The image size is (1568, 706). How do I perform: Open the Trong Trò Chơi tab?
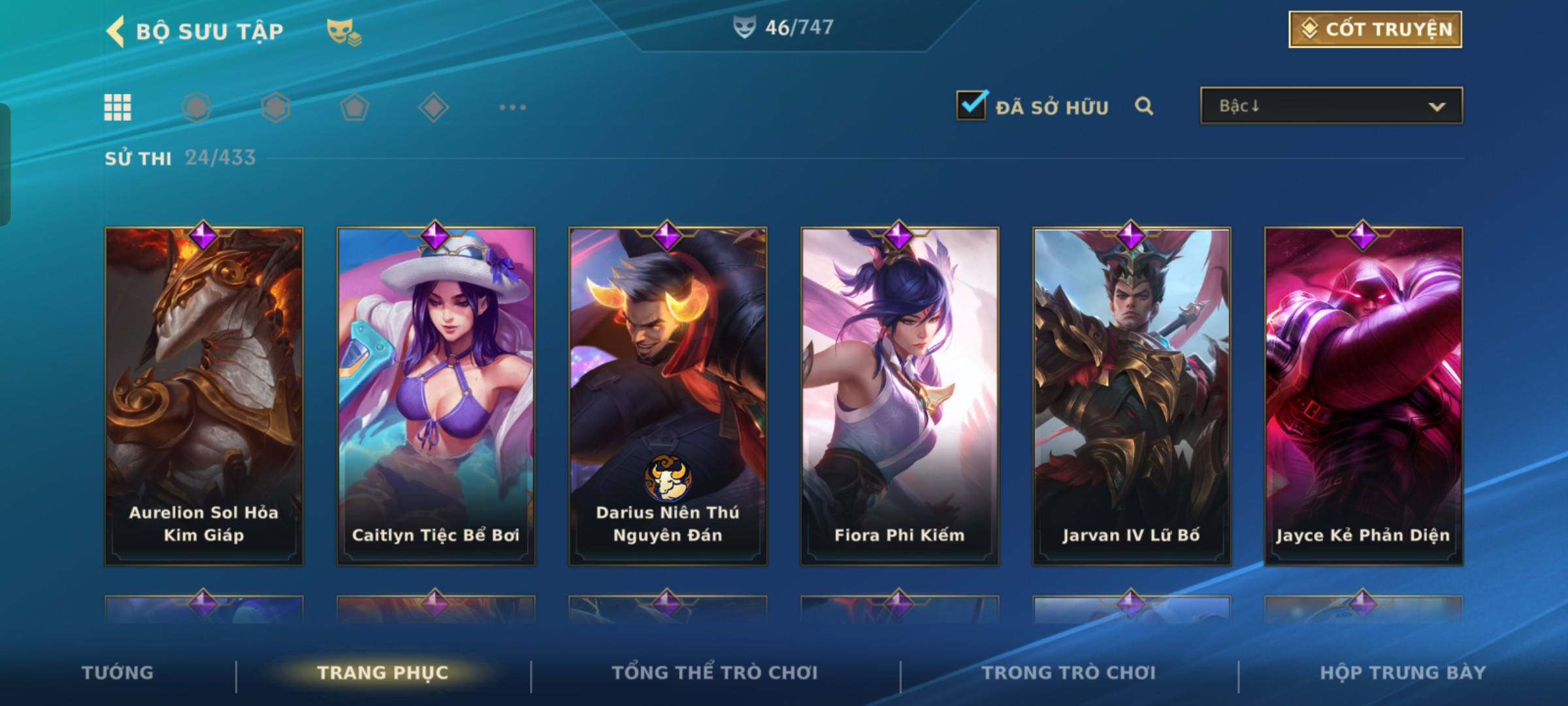[x=1069, y=673]
